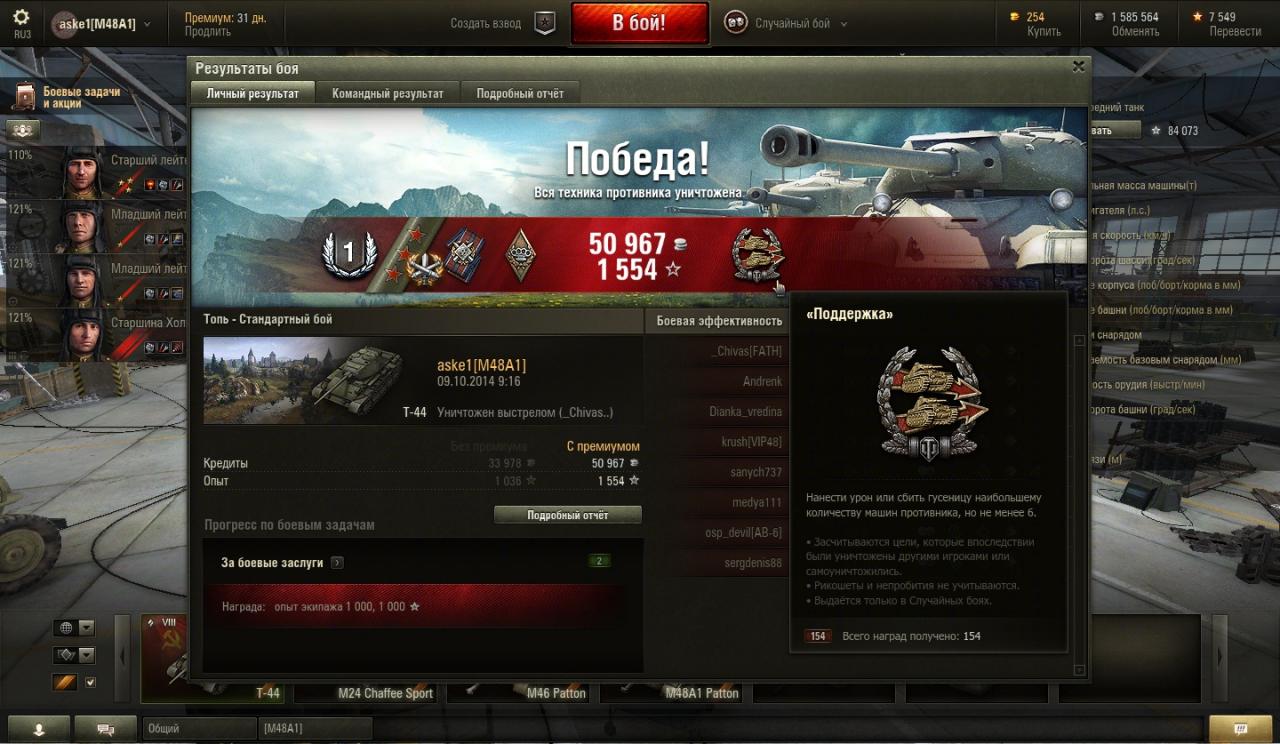Viewport: 1280px width, 744px height.
Task: Switch to the «Командный результат» tab
Action: [x=387, y=93]
